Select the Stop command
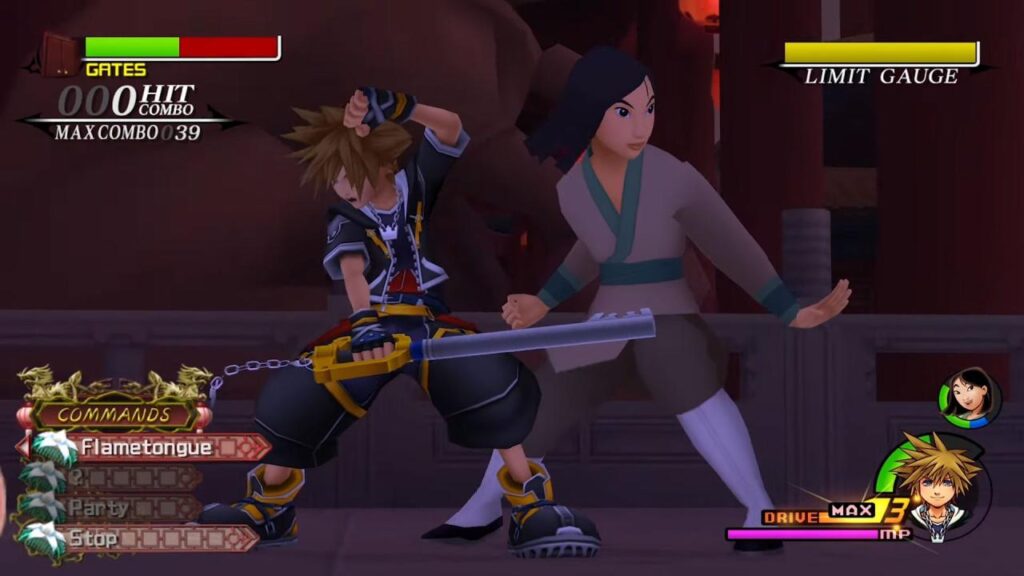Screen dimensions: 1024x576 (x=140, y=538)
